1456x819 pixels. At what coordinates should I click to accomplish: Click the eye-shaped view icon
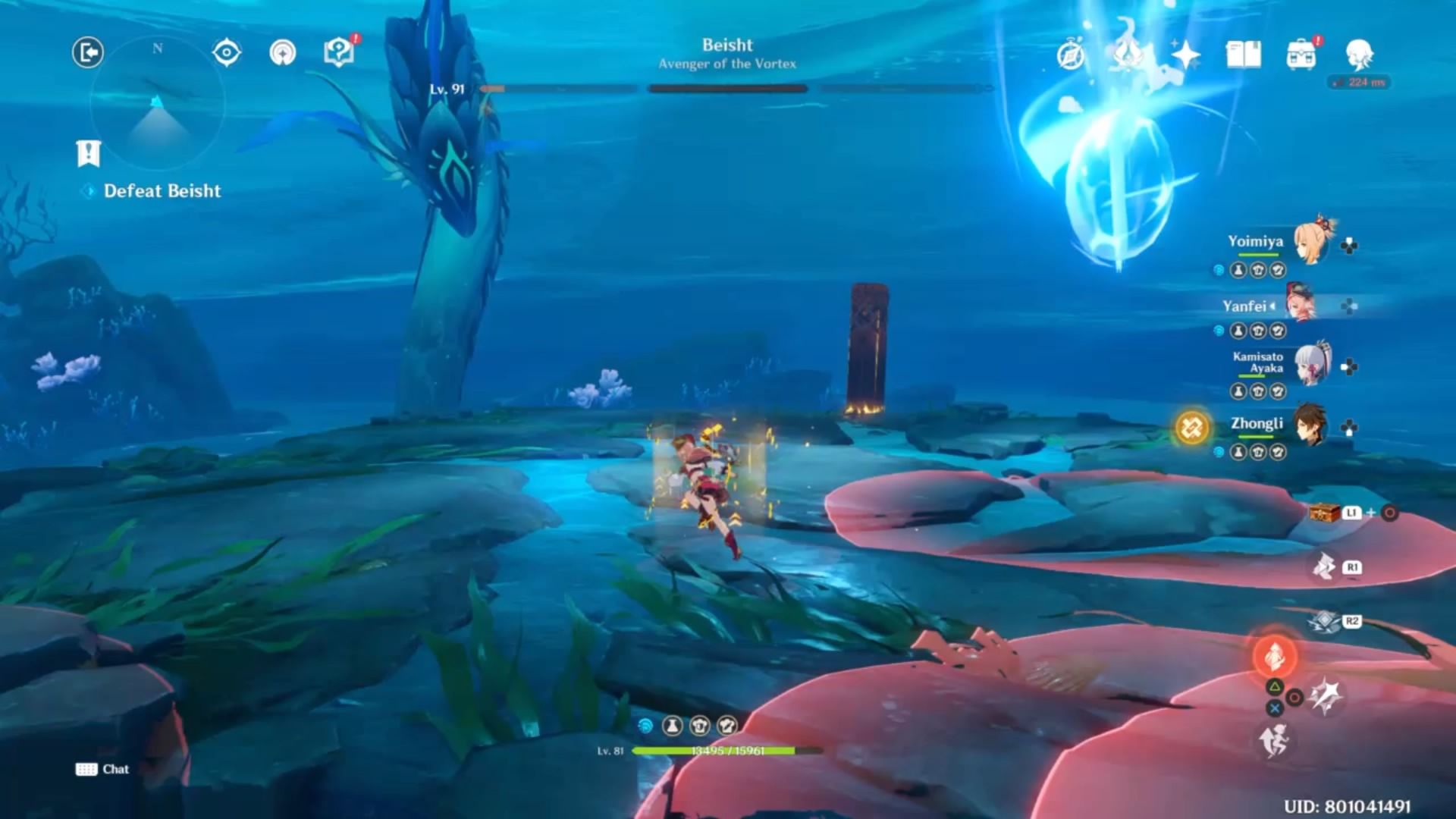pyautogui.click(x=225, y=52)
